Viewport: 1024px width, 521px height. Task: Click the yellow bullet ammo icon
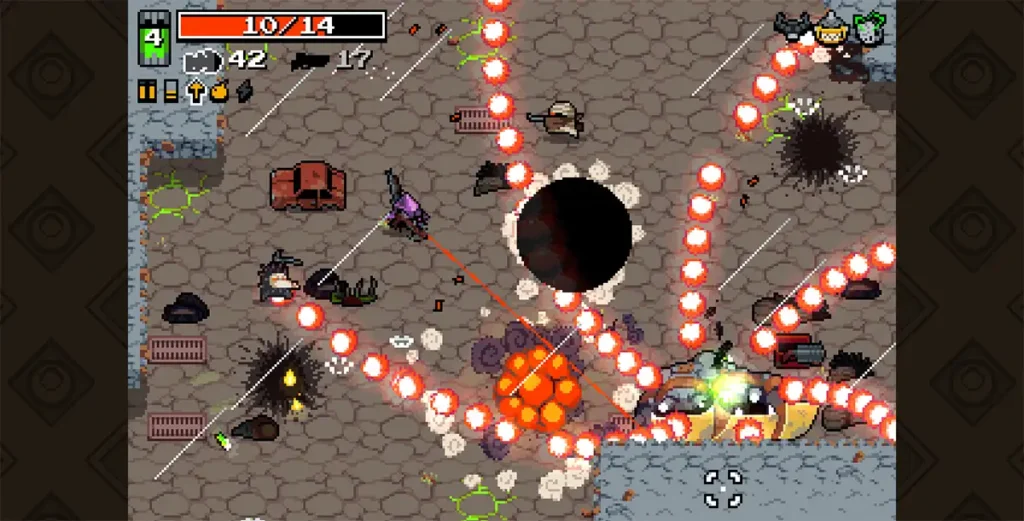click(x=148, y=92)
